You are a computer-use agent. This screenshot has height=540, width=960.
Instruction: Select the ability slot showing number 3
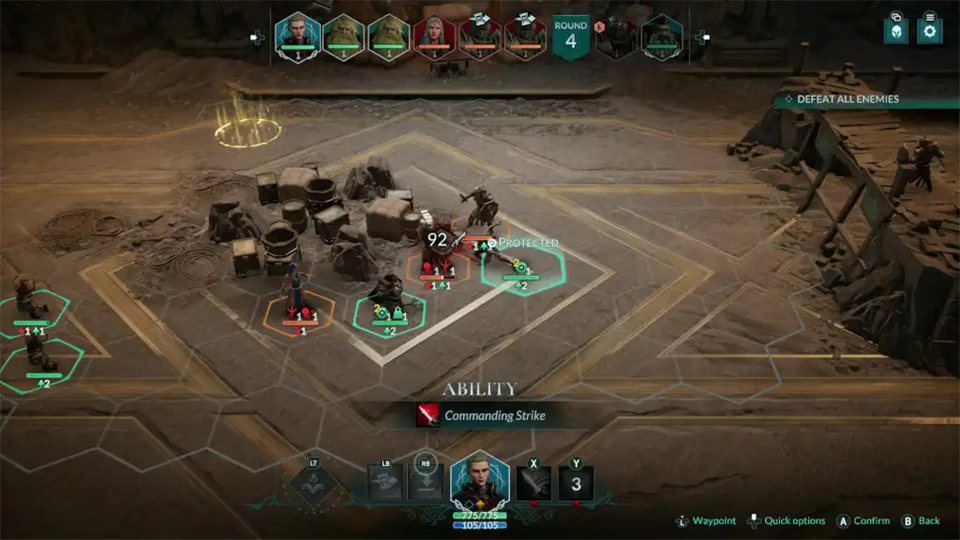click(576, 484)
